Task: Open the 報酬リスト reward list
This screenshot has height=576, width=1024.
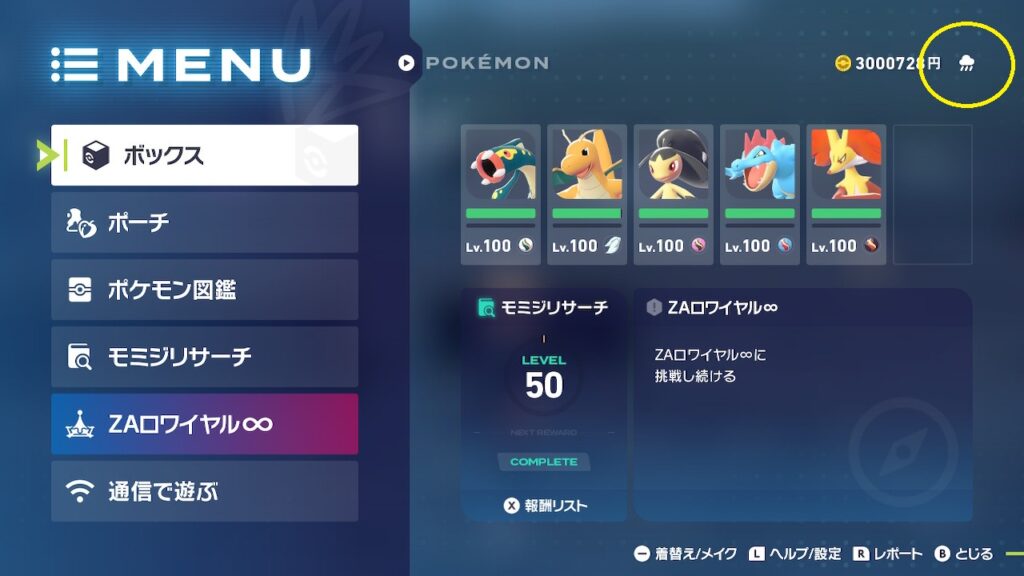Action: (545, 506)
